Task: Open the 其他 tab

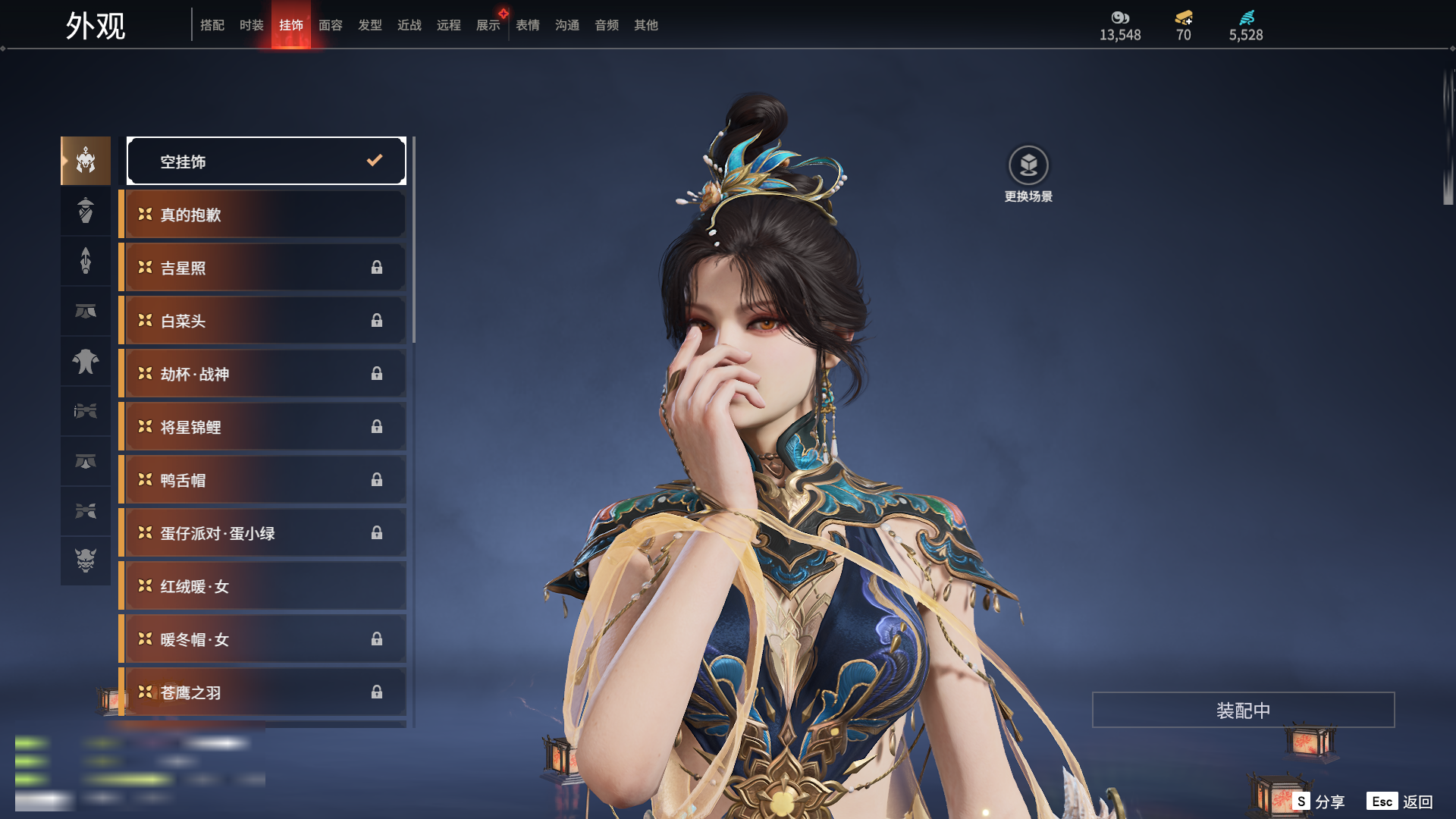Action: pyautogui.click(x=646, y=25)
